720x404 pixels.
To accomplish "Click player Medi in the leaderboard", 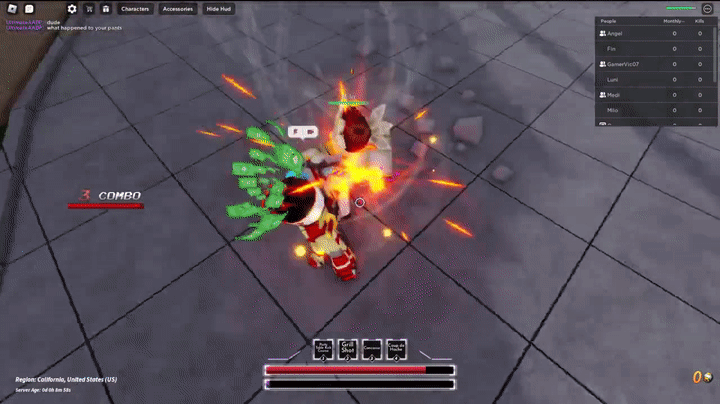I will click(x=614, y=94).
